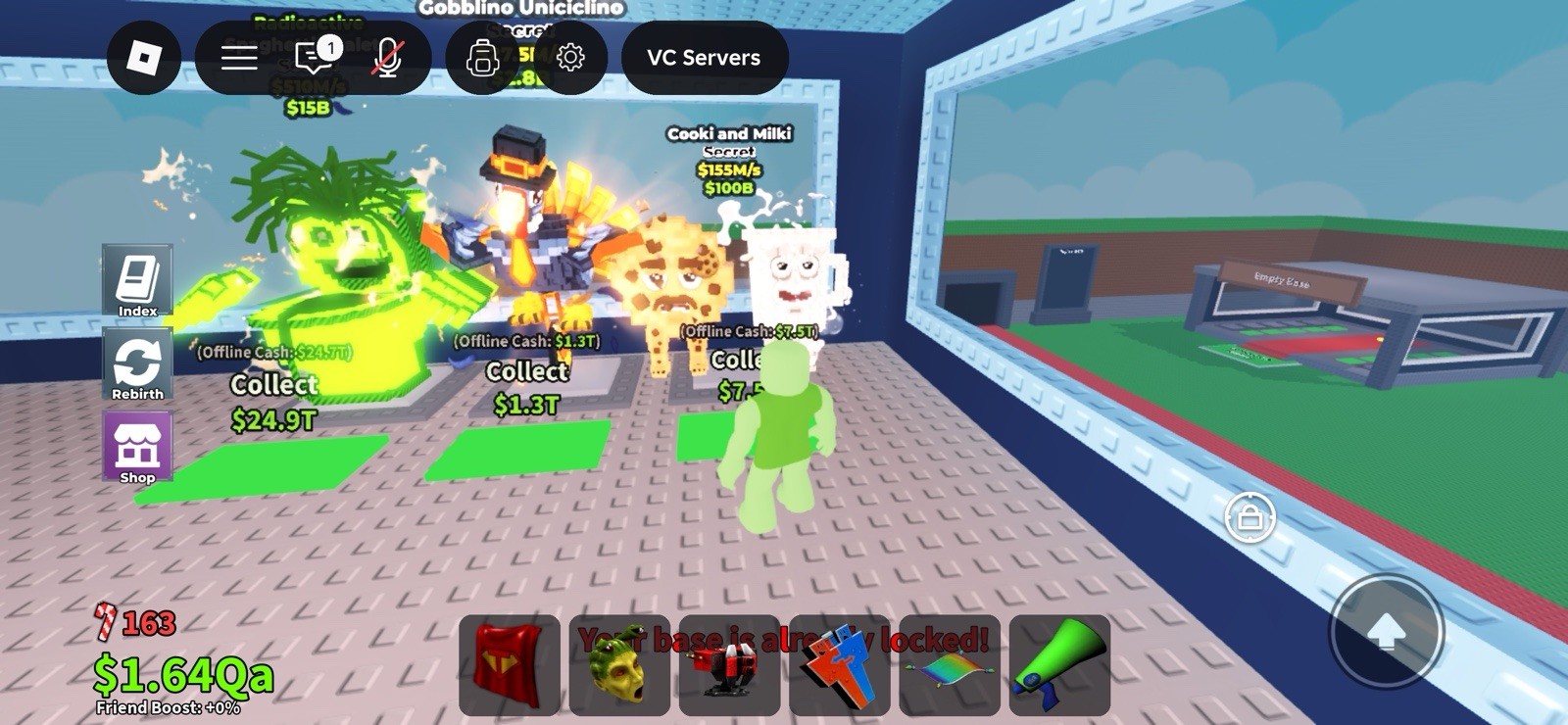Toggle the hamburger navigation menu
1568x725 pixels.
pyautogui.click(x=239, y=57)
